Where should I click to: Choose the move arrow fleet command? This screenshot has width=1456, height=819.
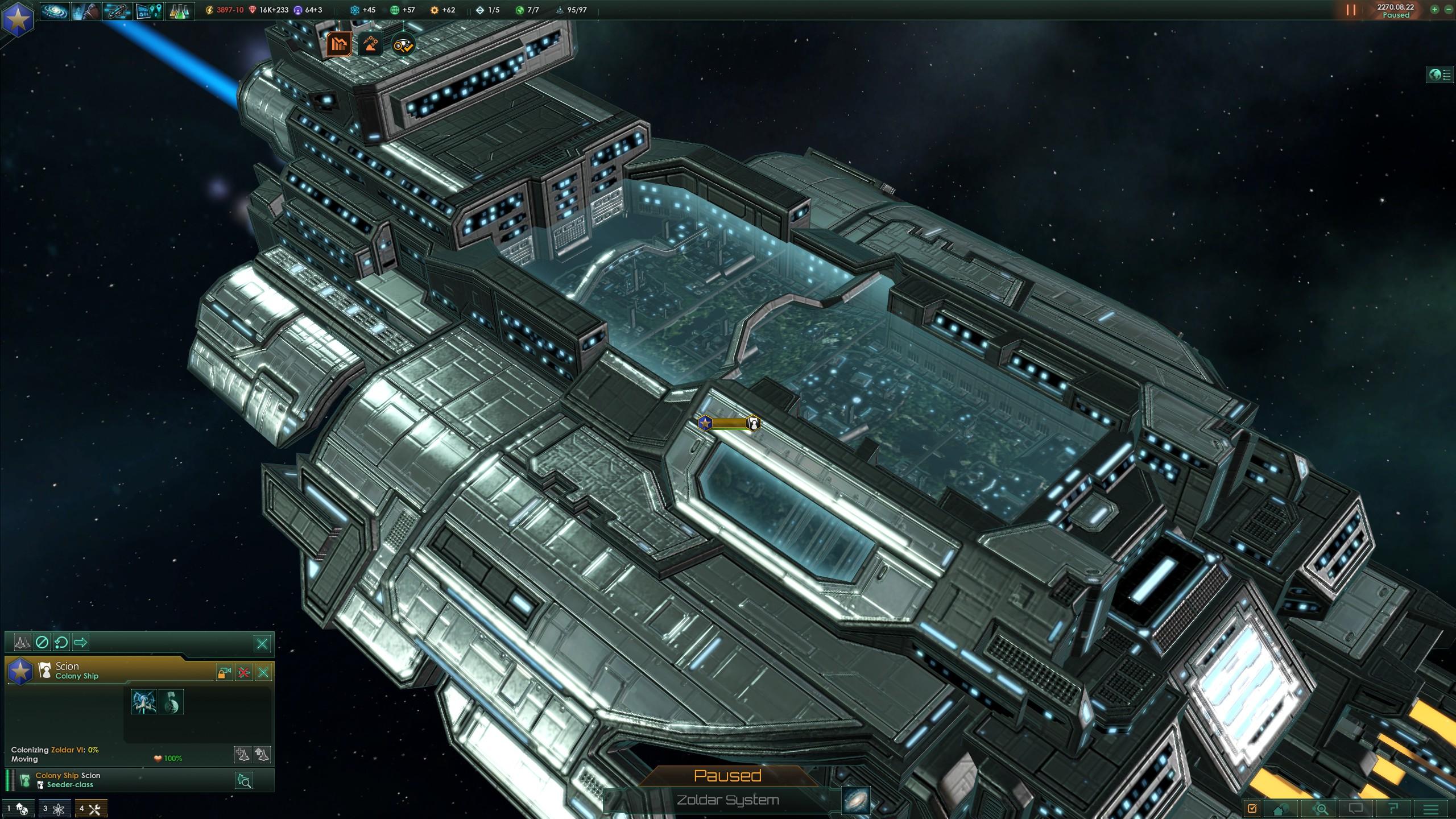[x=81, y=643]
